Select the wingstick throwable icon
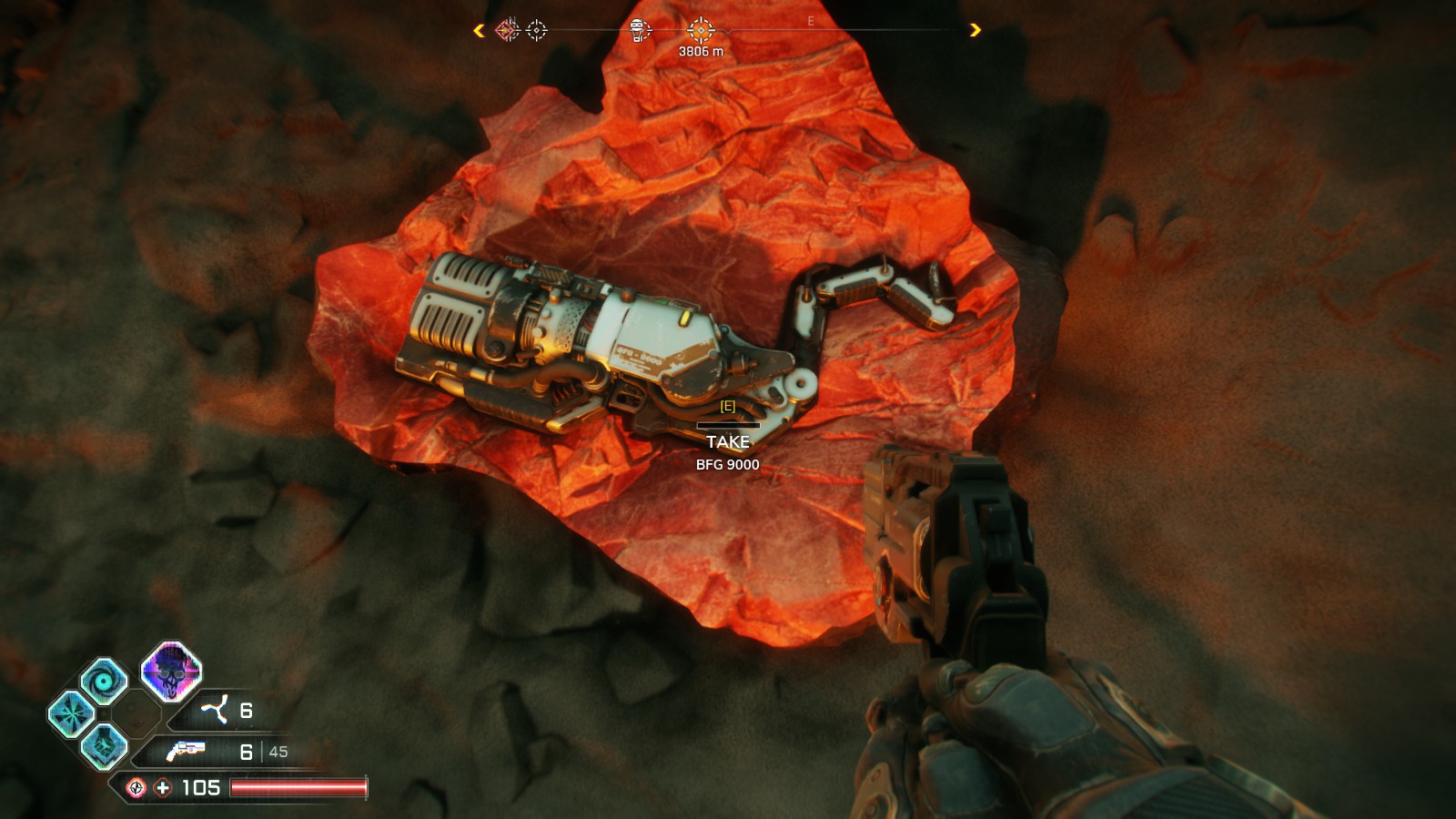Image resolution: width=1456 pixels, height=819 pixels. [x=216, y=710]
